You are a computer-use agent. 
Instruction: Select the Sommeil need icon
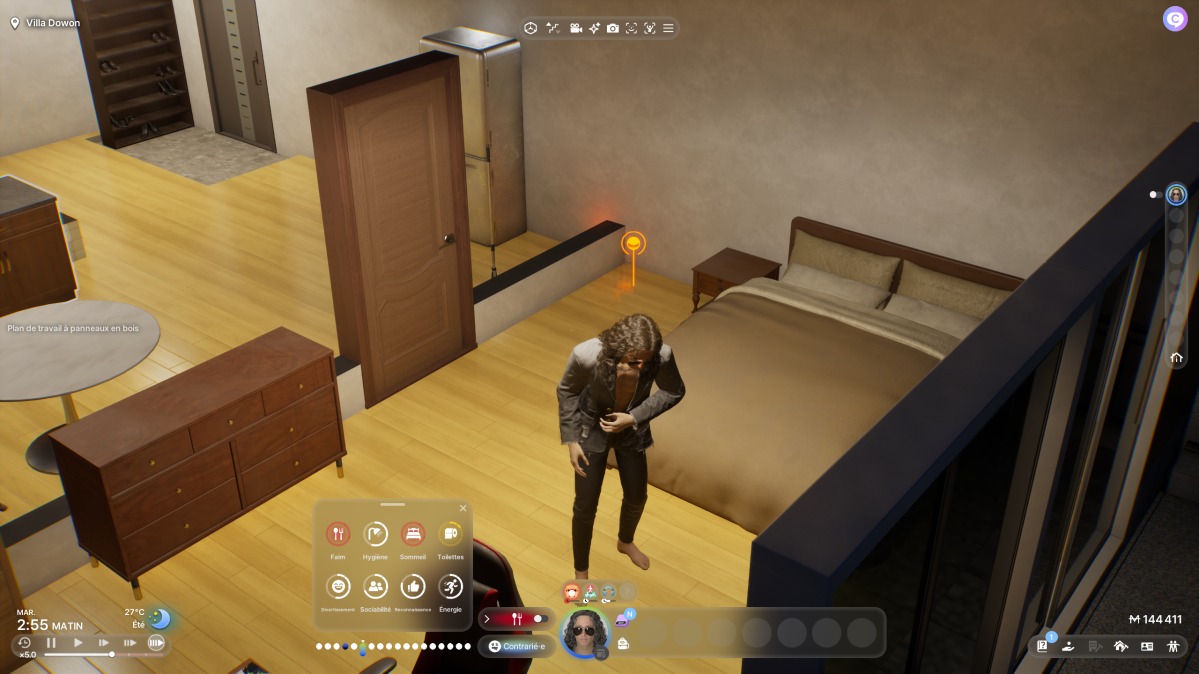(412, 534)
